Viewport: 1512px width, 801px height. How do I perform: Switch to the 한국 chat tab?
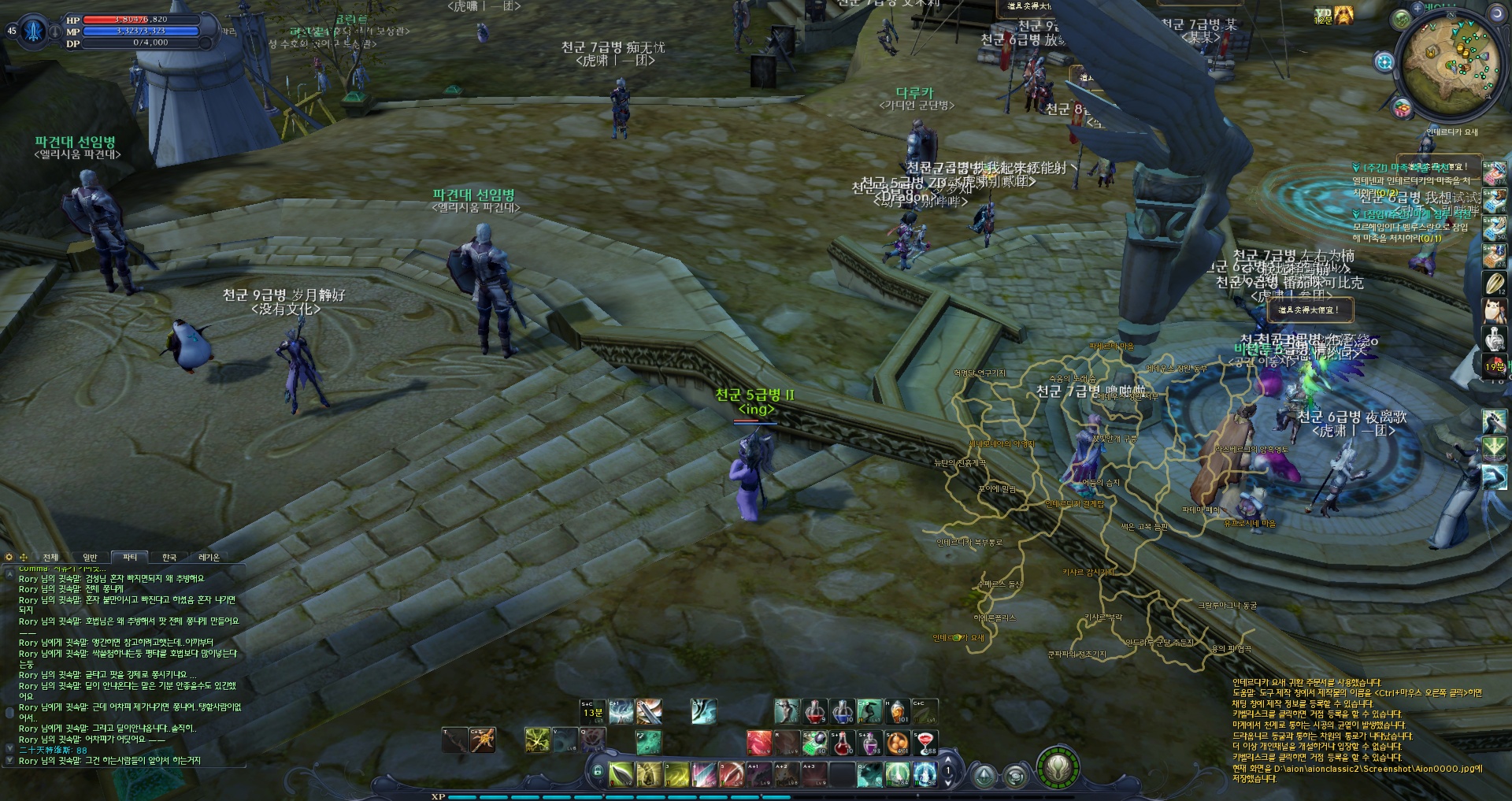coord(169,558)
